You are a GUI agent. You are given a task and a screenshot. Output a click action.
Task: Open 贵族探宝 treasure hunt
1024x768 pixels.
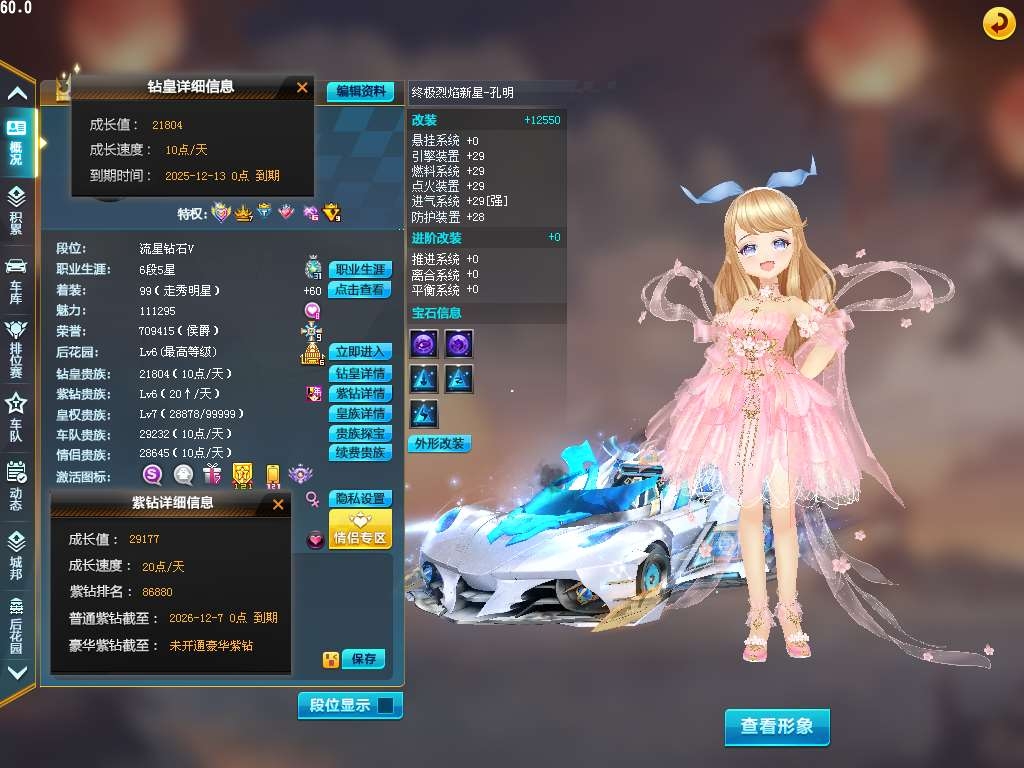(x=360, y=434)
